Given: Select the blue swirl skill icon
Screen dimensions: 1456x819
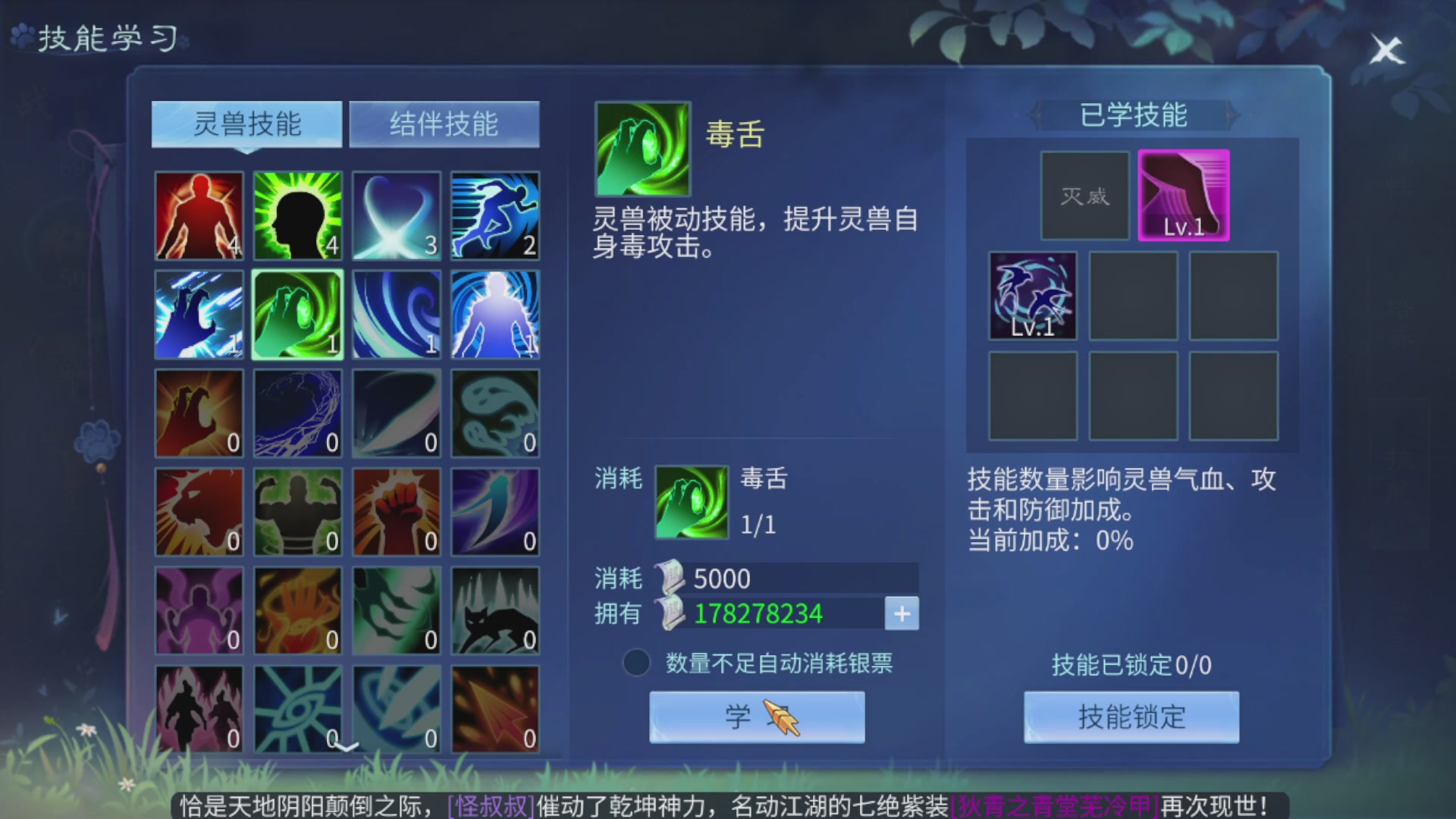Looking at the screenshot, I should tap(396, 315).
